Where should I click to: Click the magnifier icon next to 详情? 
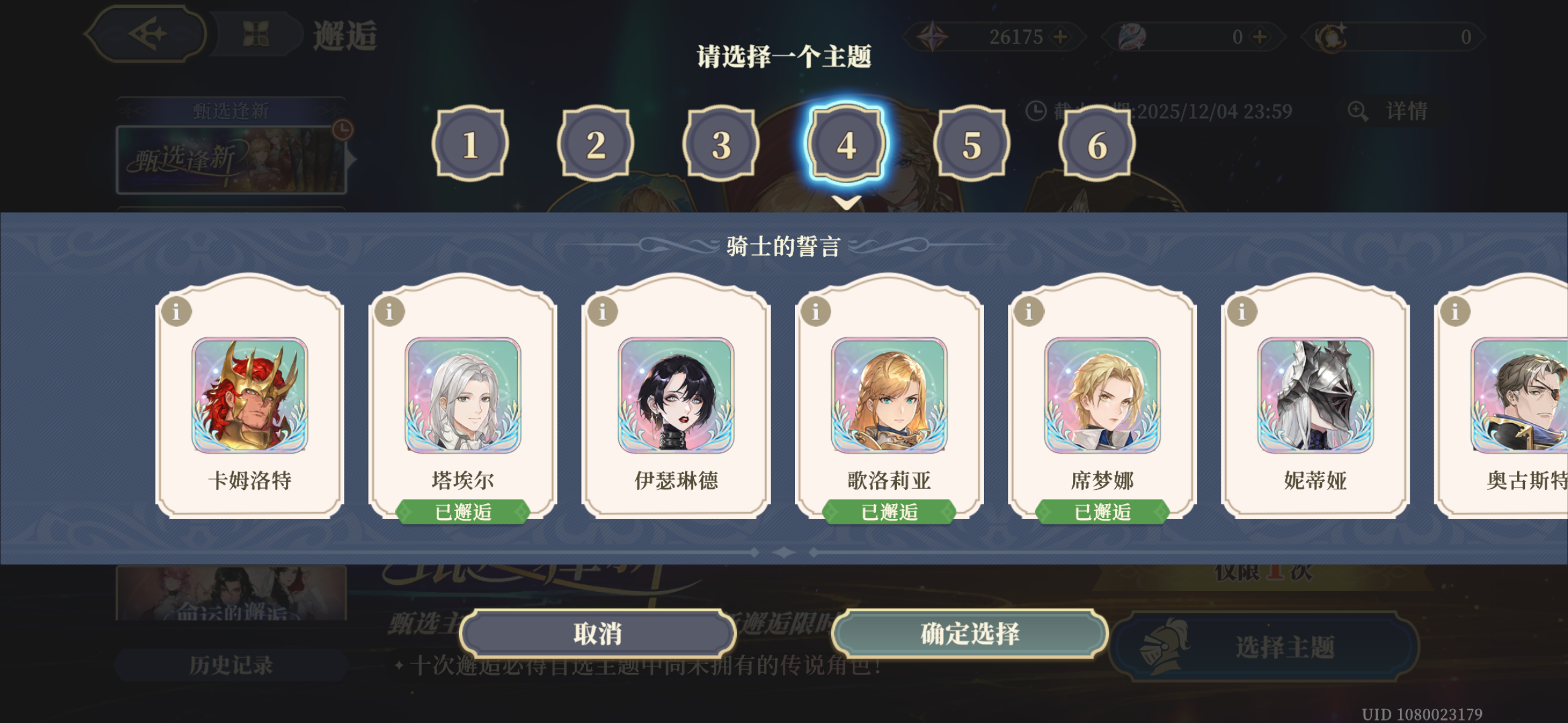pyautogui.click(x=1358, y=112)
